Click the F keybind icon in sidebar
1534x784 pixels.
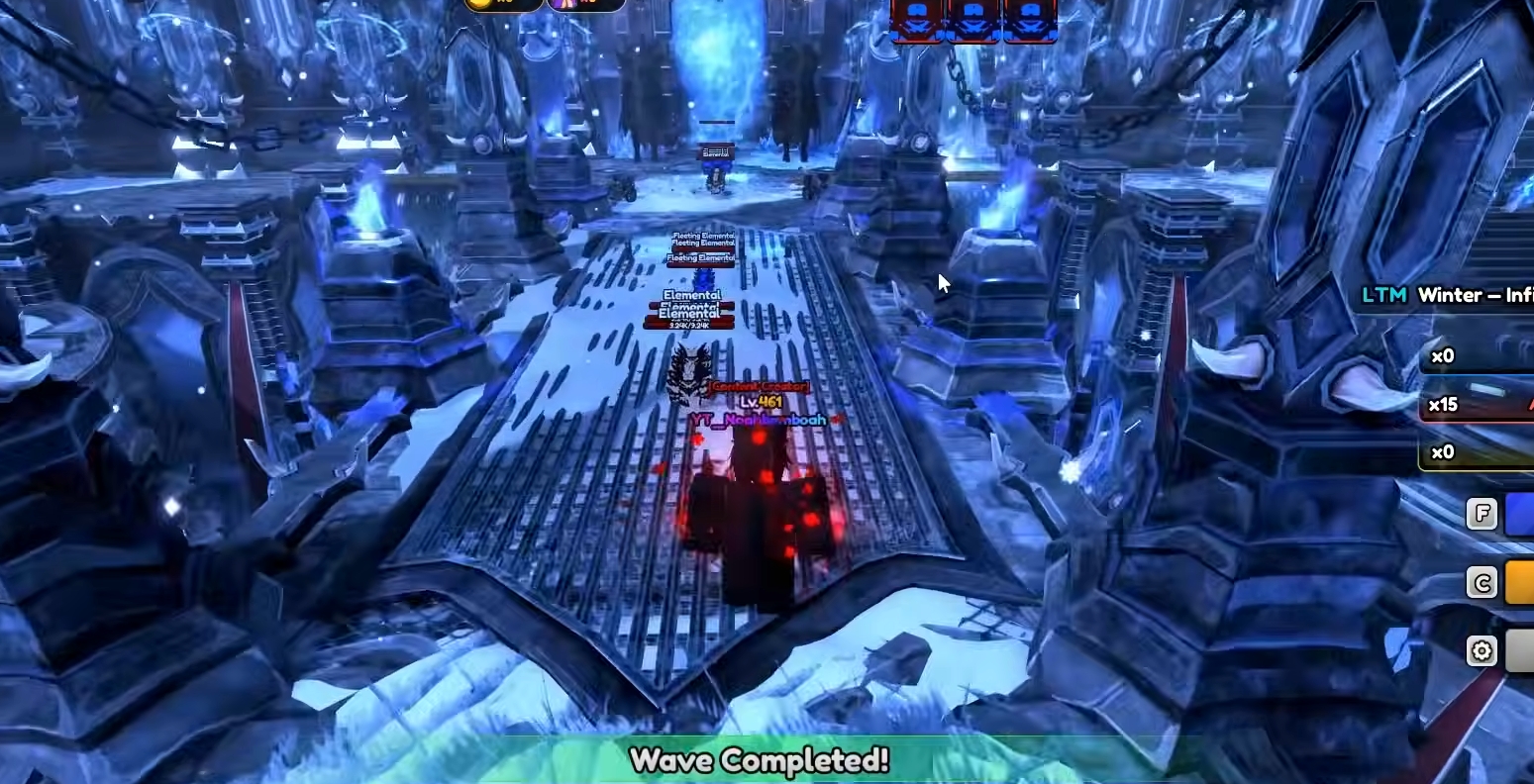tap(1481, 513)
